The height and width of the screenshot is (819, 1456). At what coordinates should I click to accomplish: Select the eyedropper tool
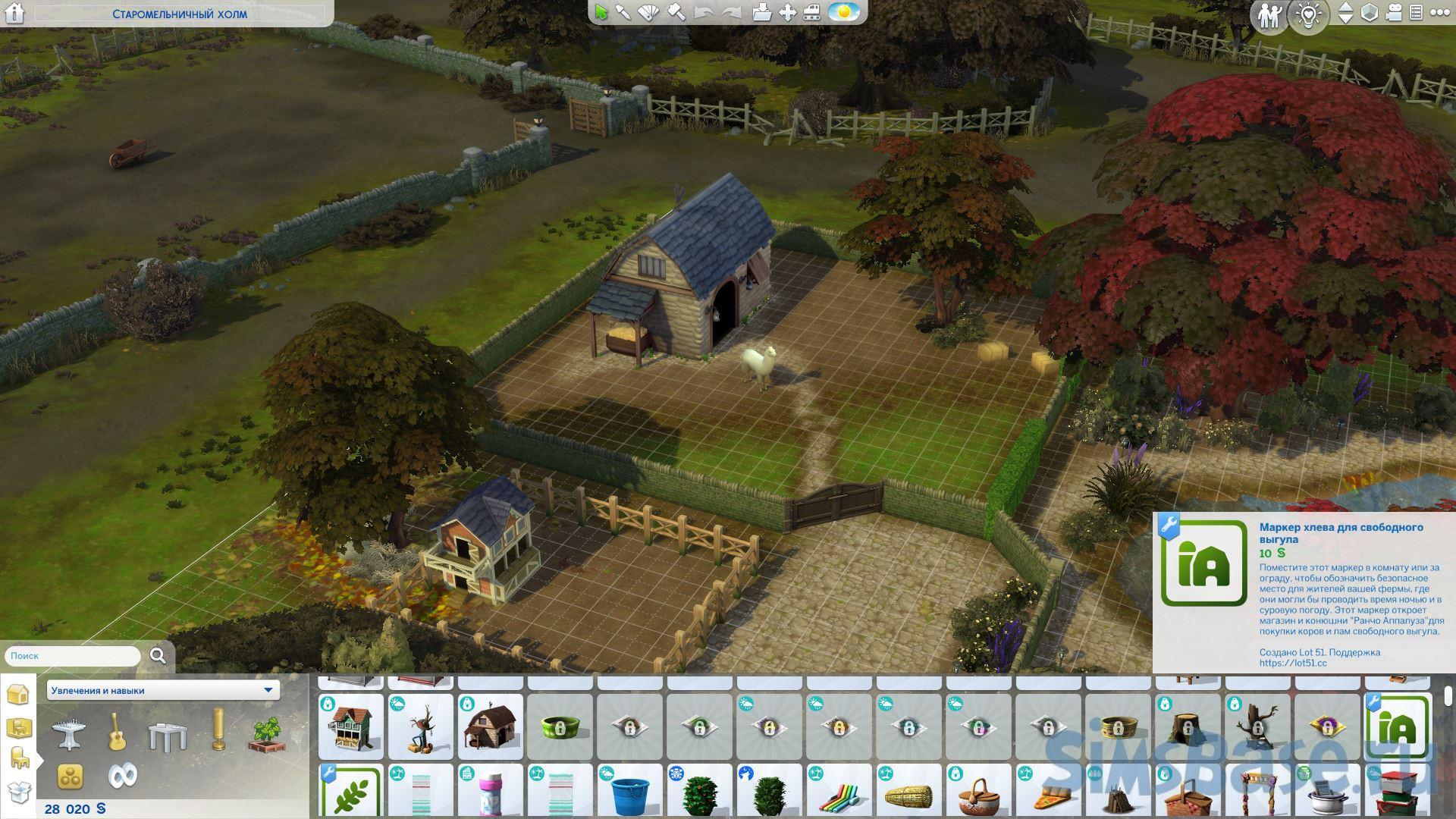point(623,13)
